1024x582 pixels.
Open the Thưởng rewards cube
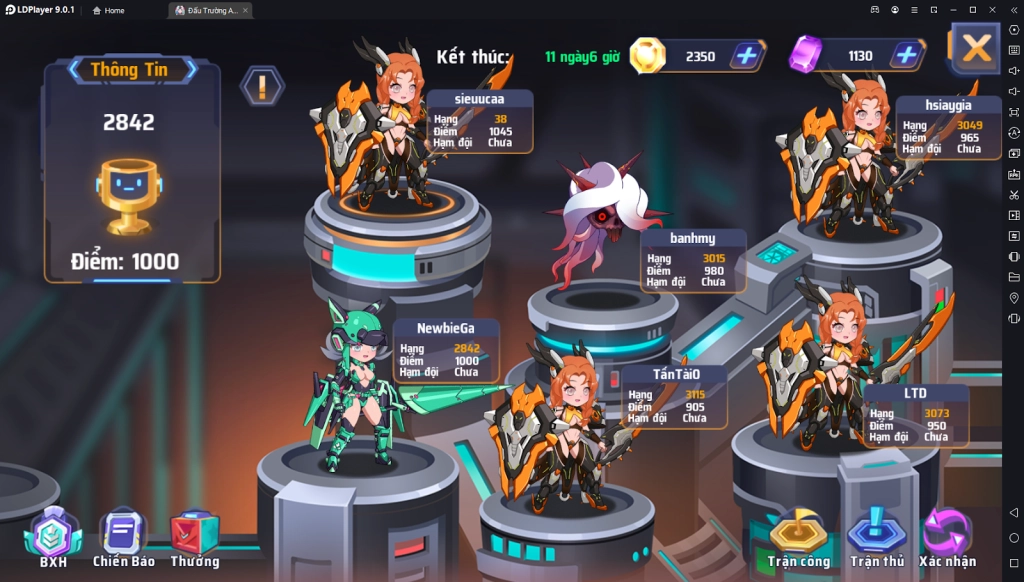click(195, 535)
